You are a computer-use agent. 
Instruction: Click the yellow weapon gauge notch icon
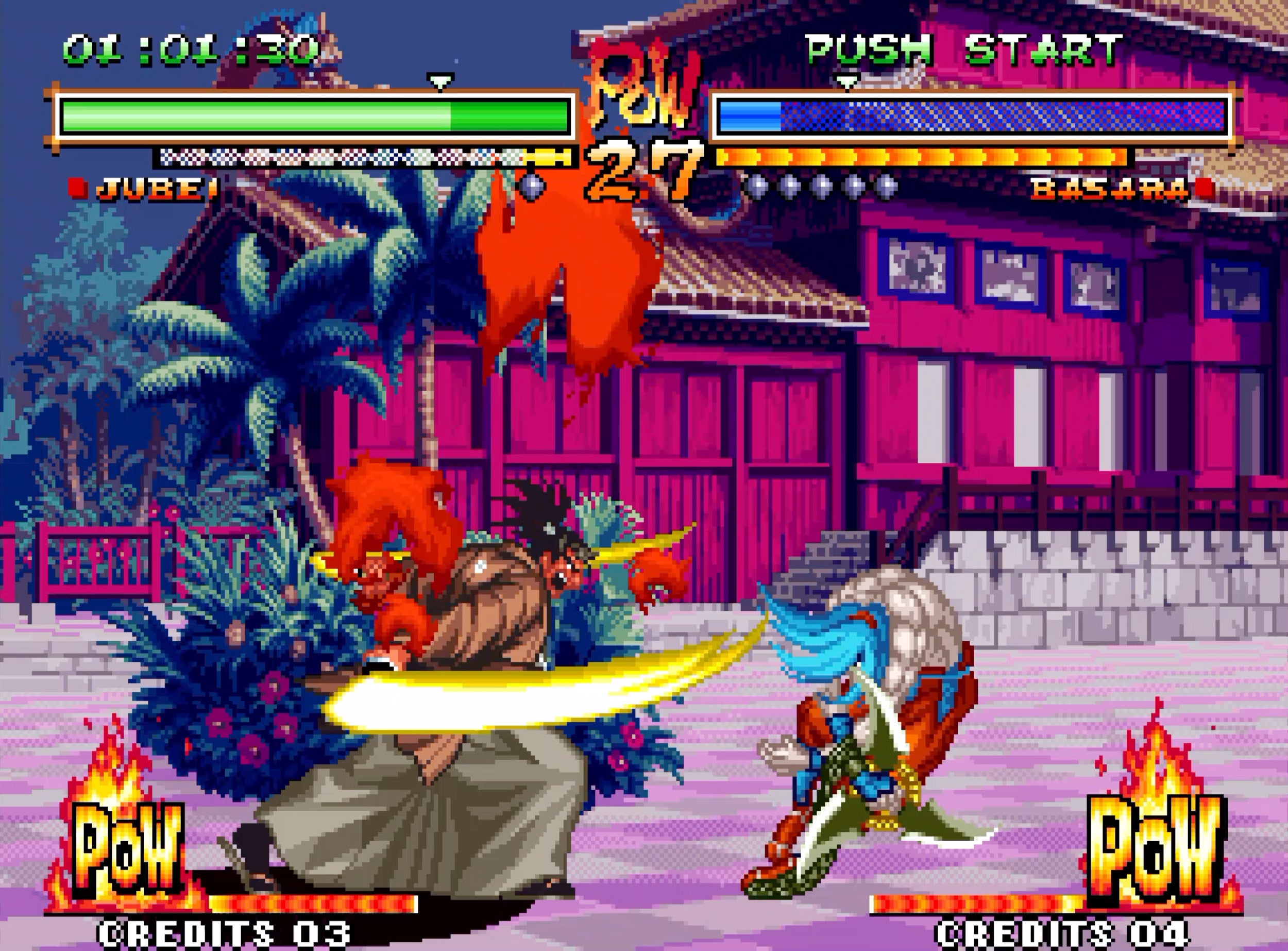coord(548,157)
